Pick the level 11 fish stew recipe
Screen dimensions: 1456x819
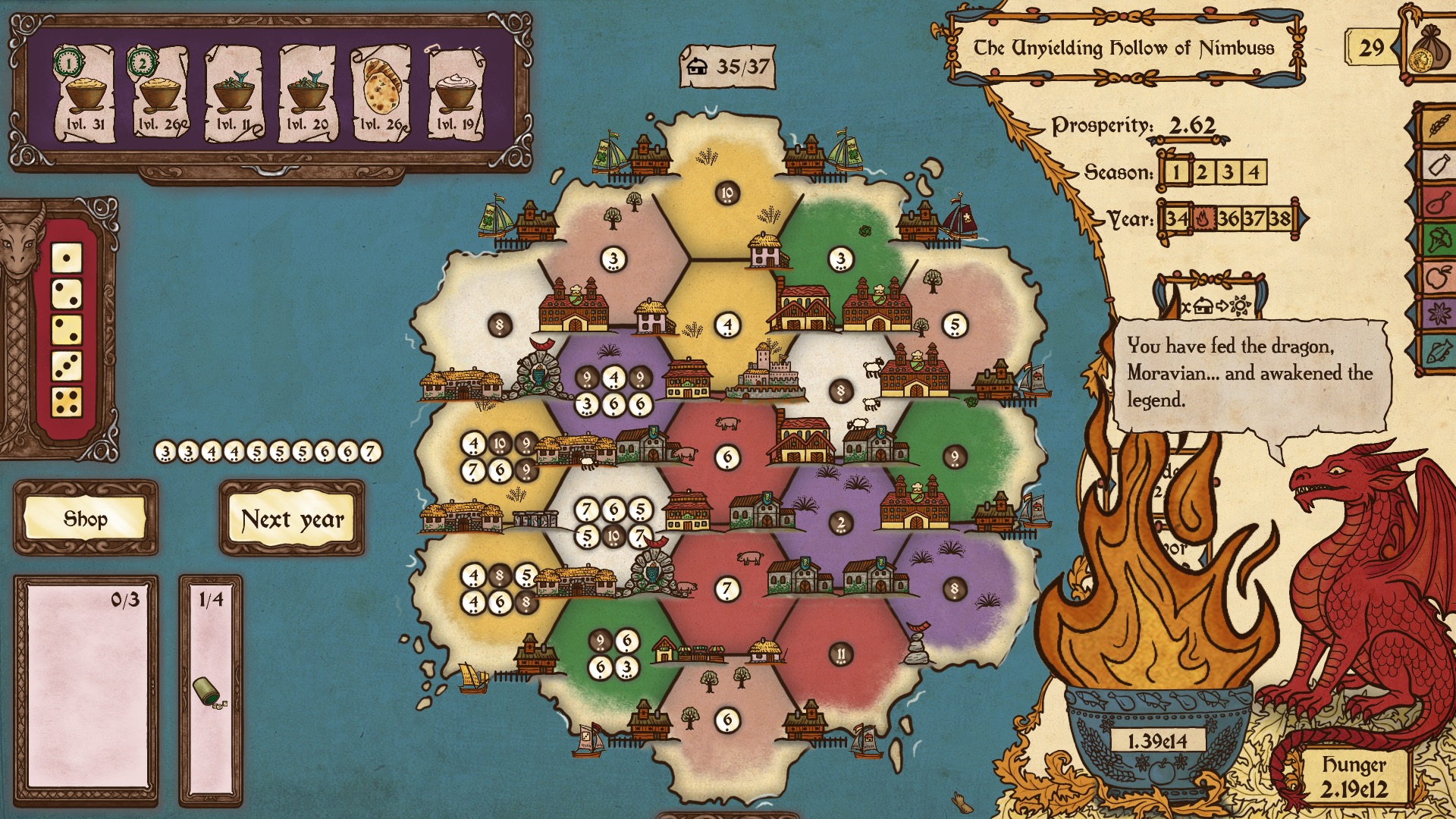234,93
